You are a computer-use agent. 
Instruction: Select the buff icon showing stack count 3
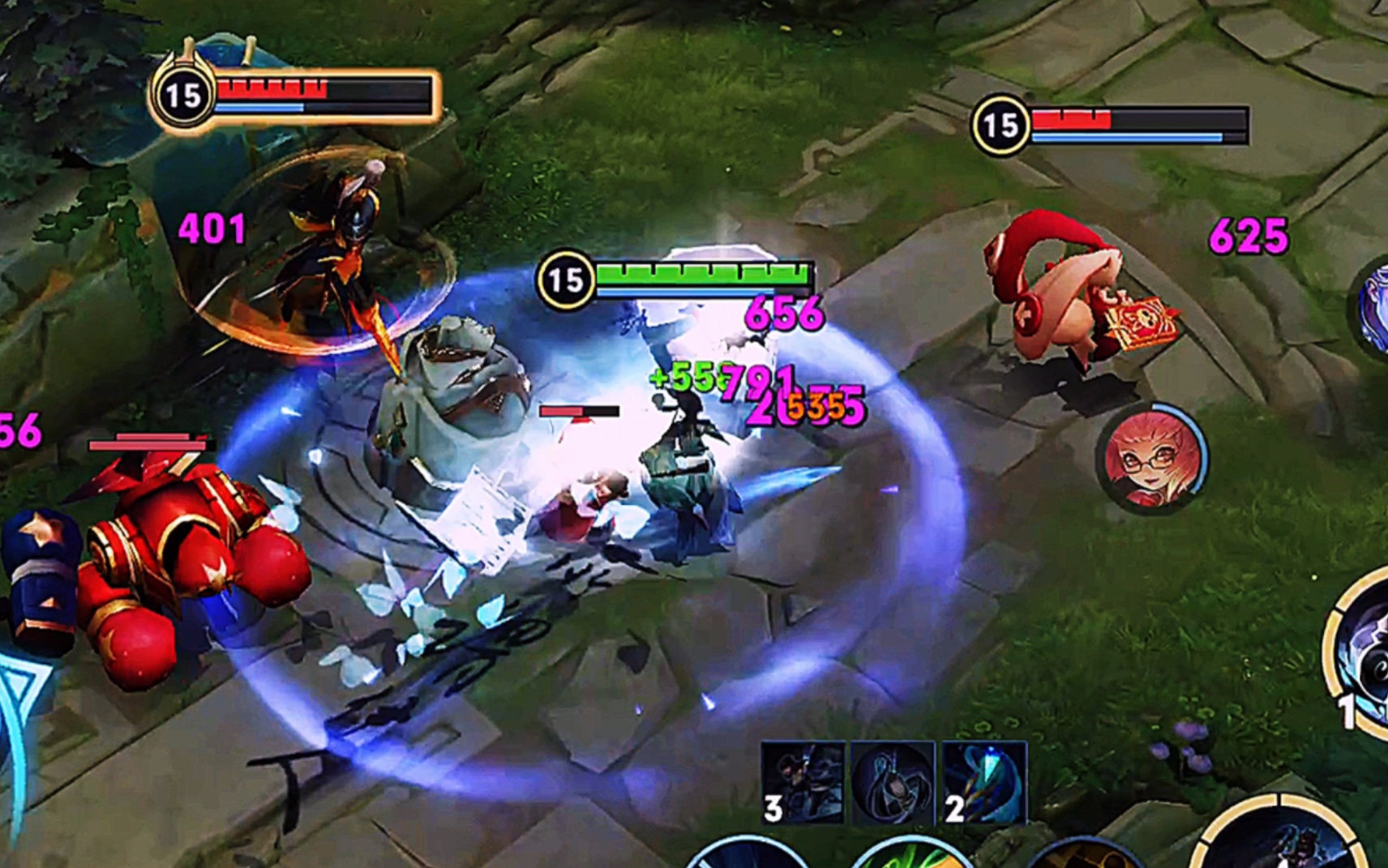[803, 784]
